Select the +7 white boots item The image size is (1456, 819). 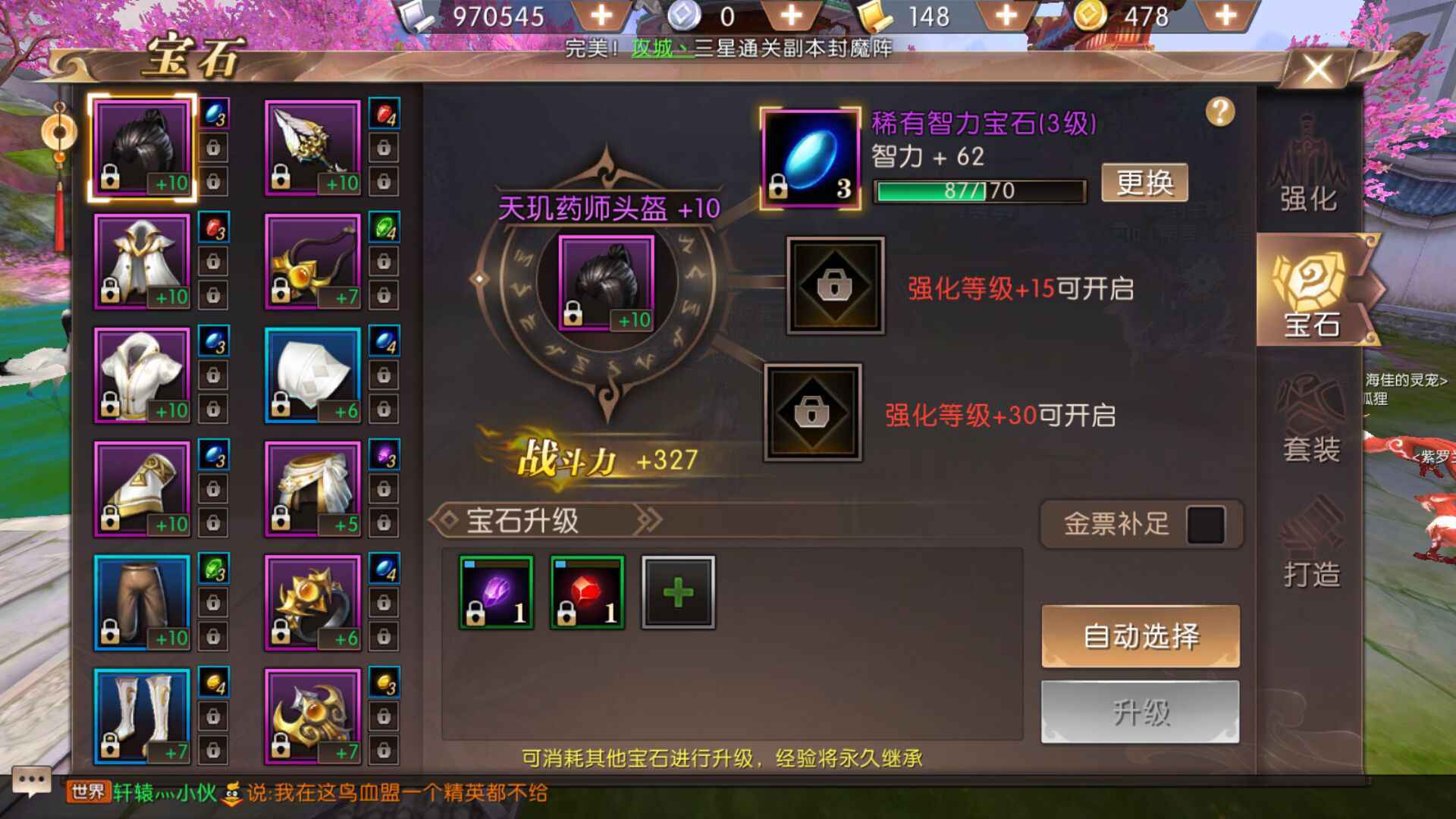click(143, 717)
